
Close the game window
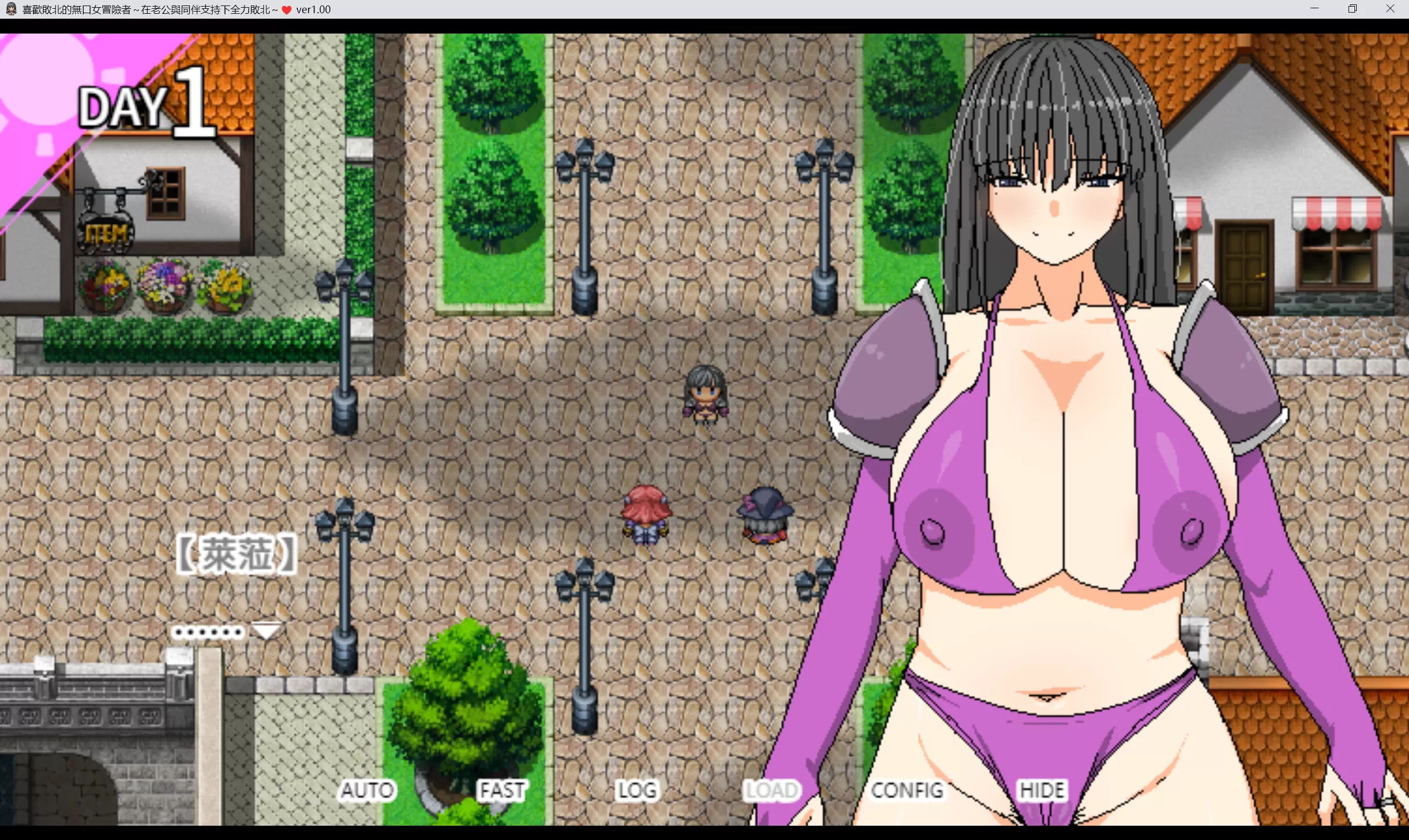(x=1390, y=9)
